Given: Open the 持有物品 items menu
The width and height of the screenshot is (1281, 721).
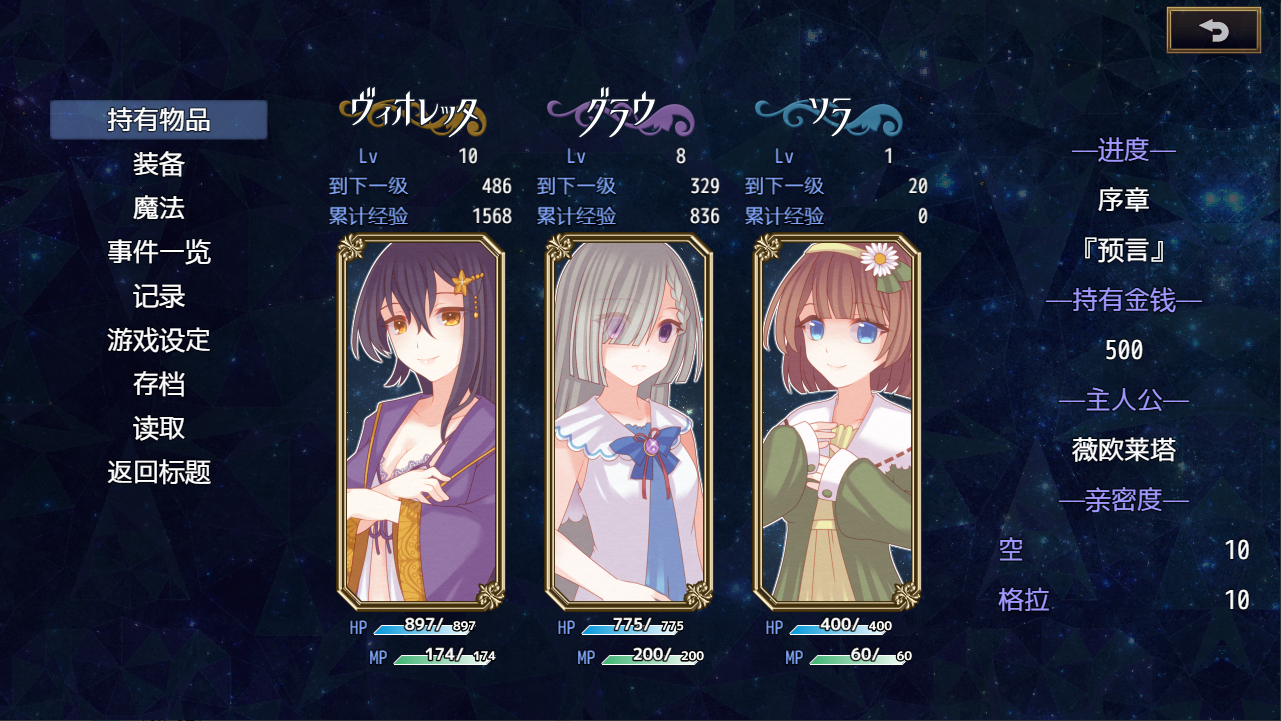Looking at the screenshot, I should [159, 120].
